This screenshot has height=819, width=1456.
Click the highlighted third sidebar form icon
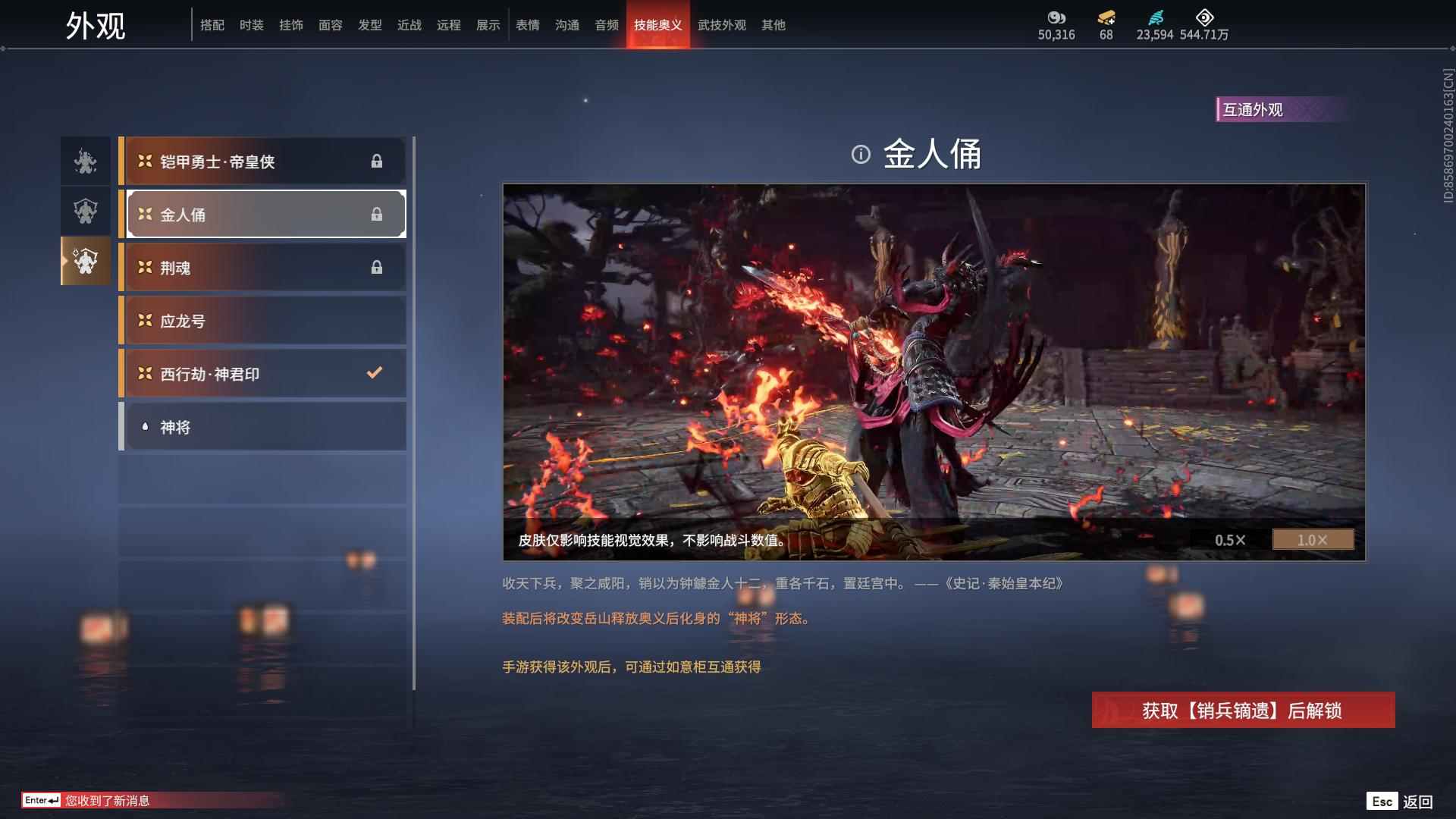[x=85, y=261]
